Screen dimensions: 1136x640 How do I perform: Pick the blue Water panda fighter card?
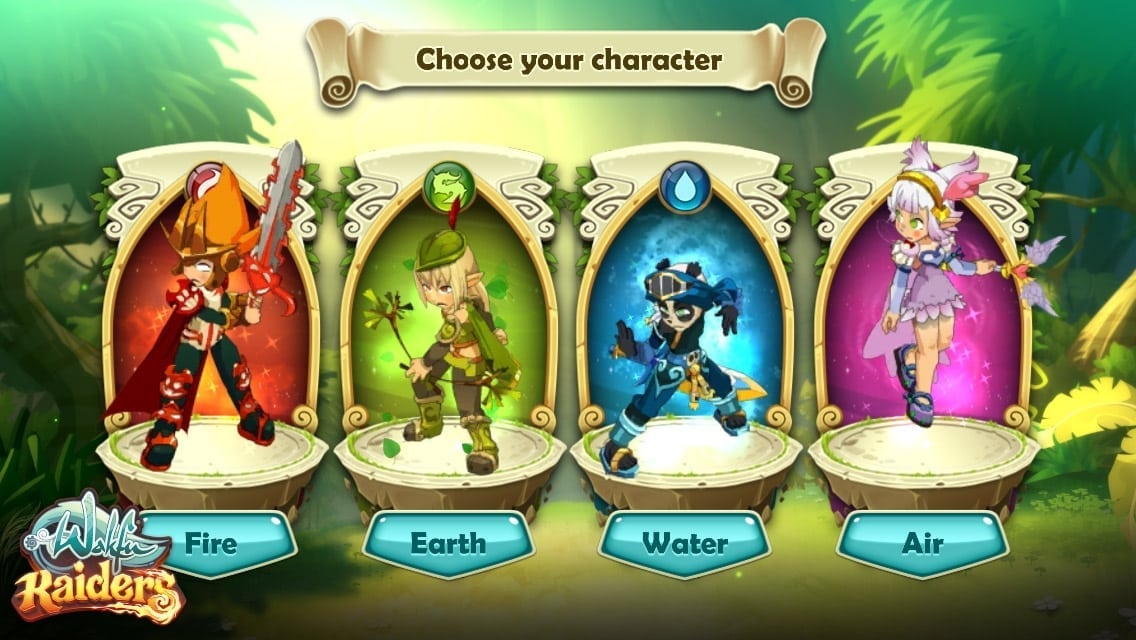685,310
